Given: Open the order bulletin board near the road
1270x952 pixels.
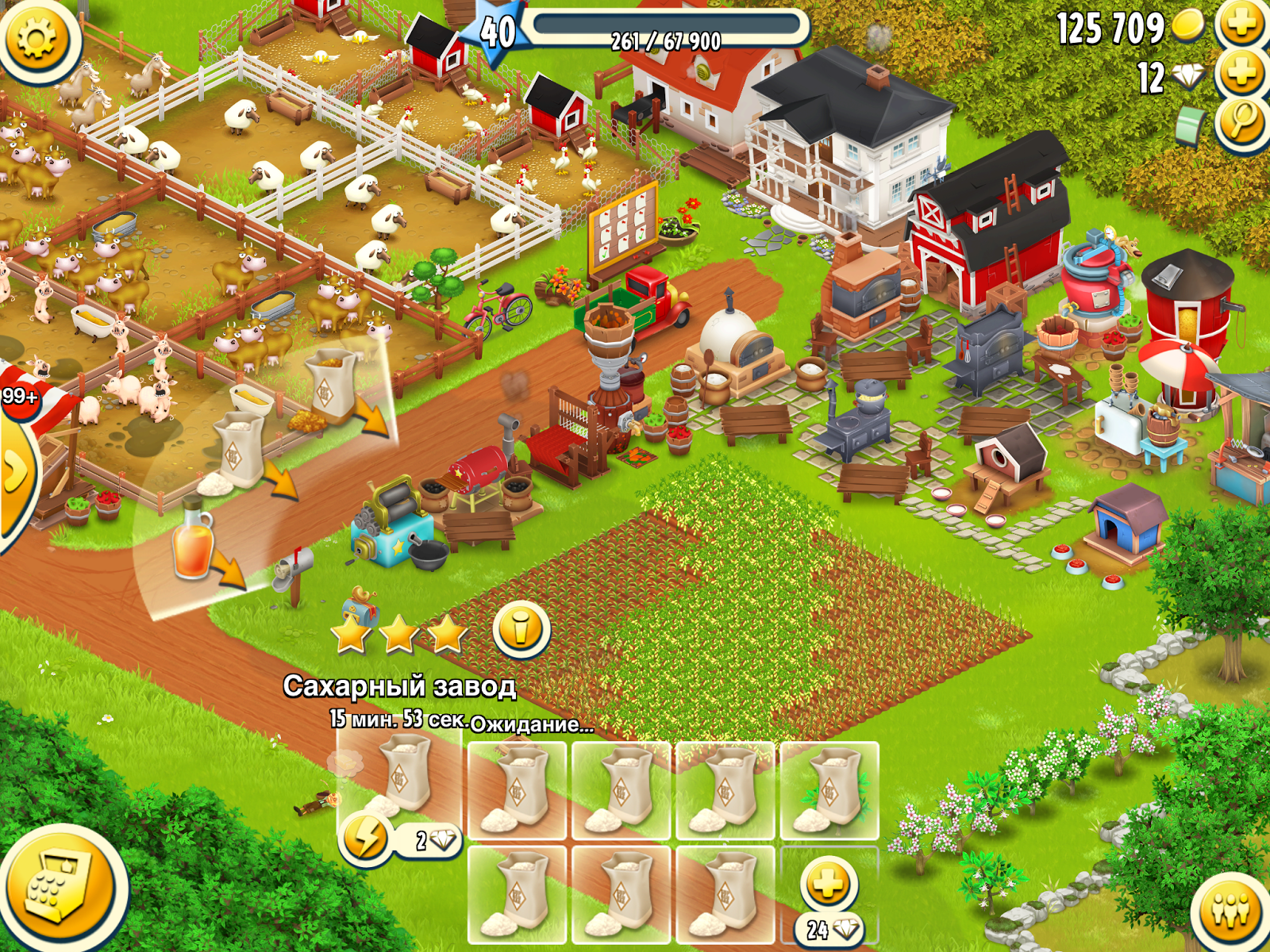Looking at the screenshot, I should 624,230.
